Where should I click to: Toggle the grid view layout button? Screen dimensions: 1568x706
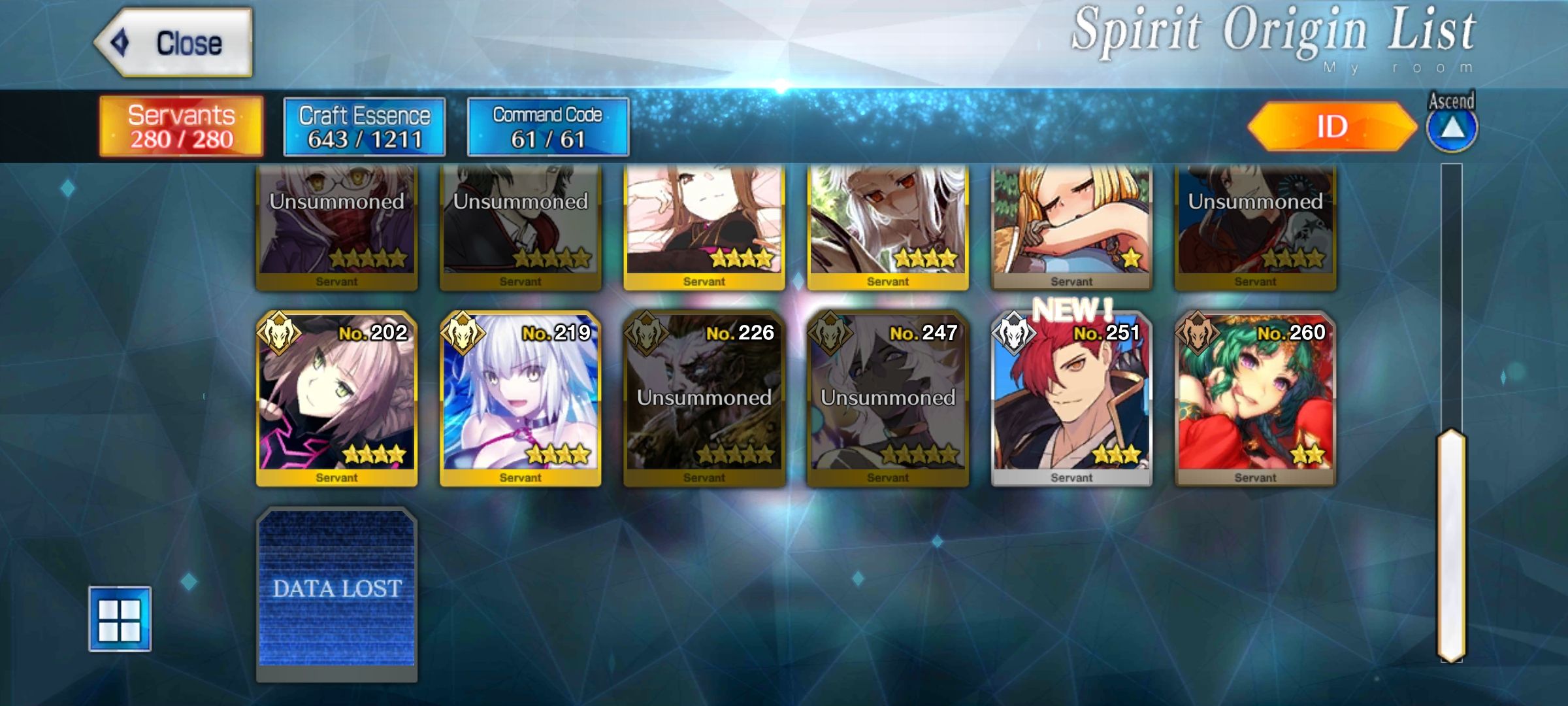120,619
